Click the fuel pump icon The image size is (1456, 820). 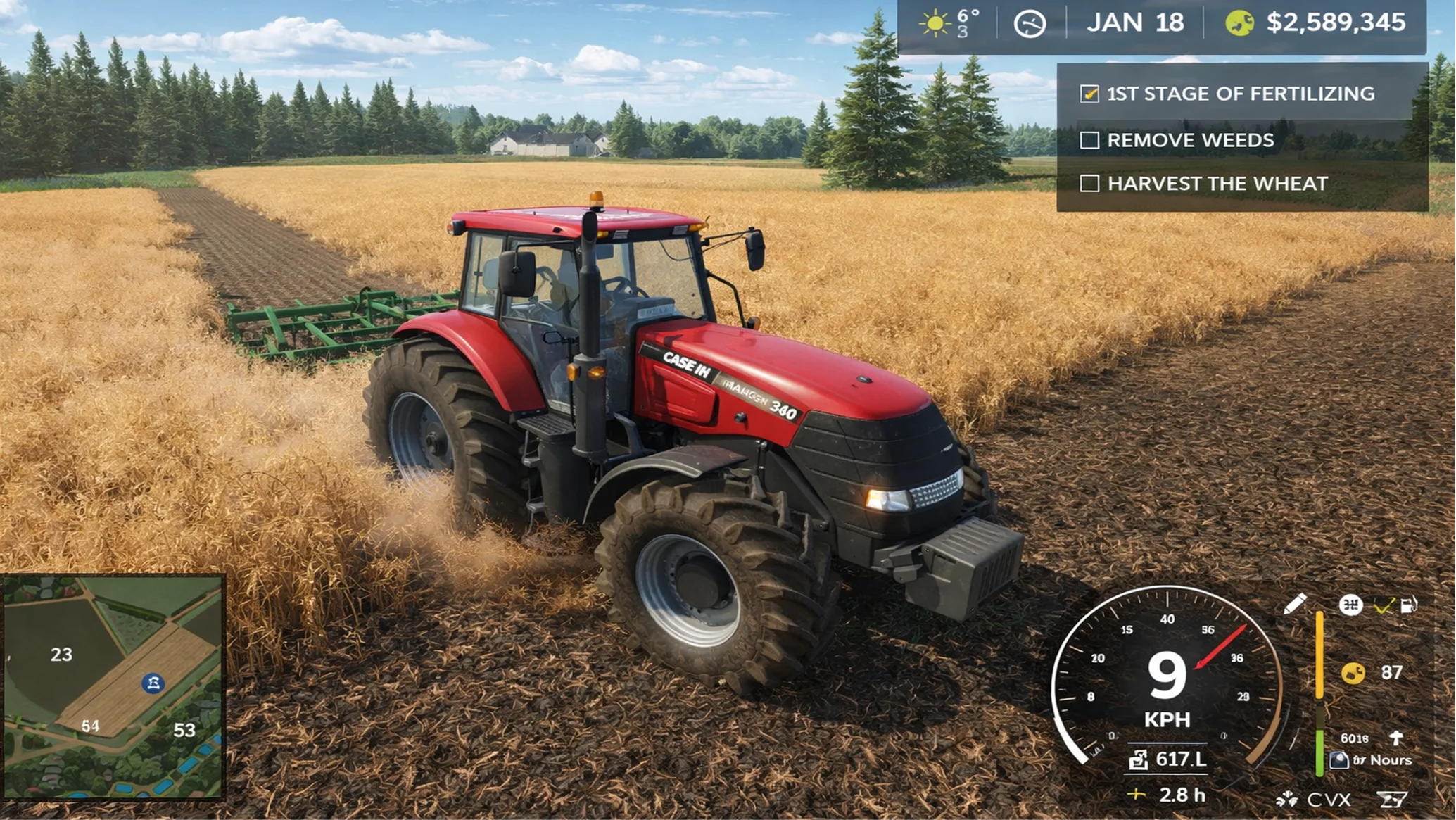pos(1409,605)
